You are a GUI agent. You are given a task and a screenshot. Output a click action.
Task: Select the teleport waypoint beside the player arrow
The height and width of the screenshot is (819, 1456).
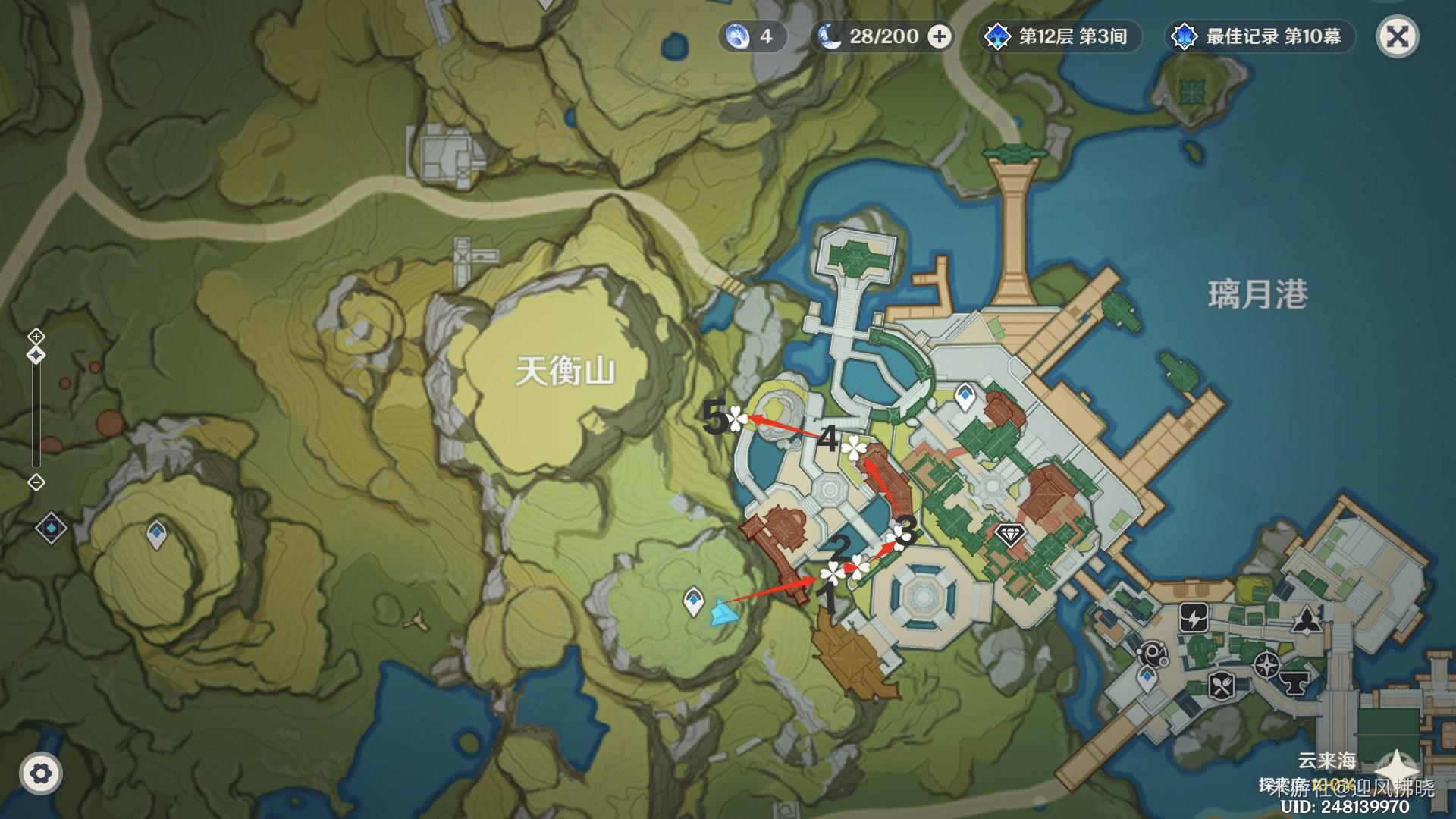coord(693,601)
